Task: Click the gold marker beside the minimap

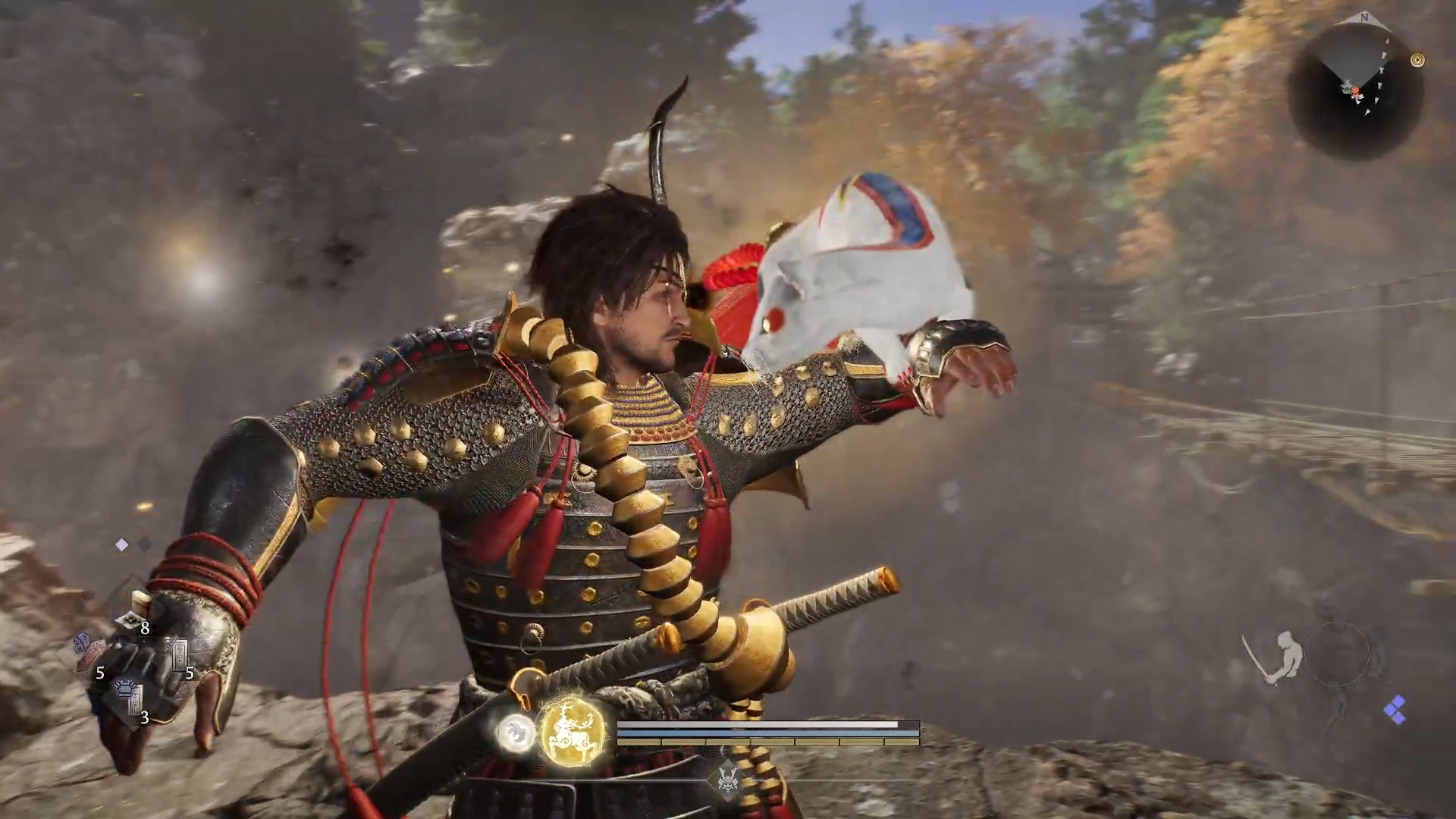Action: (x=1417, y=60)
